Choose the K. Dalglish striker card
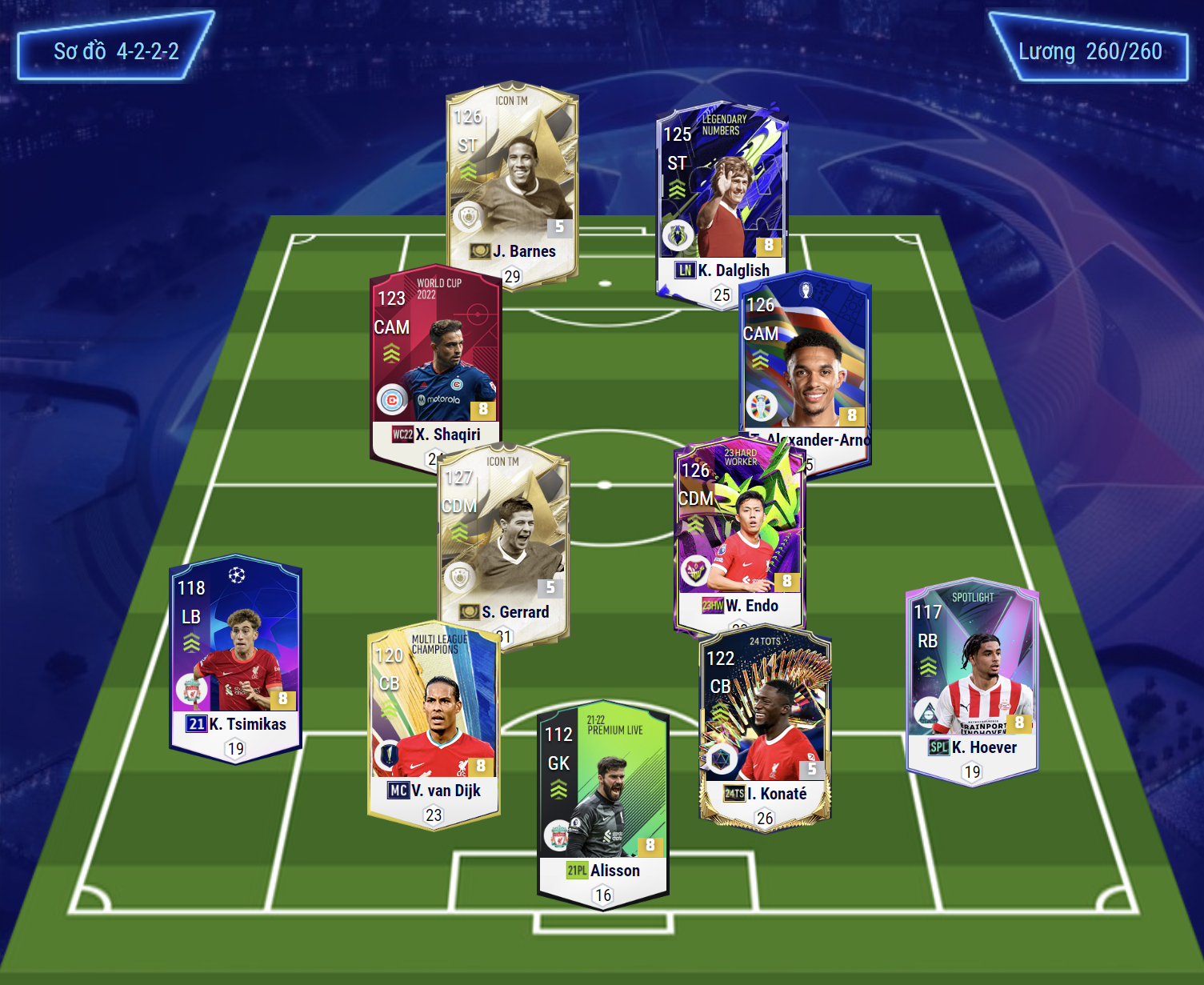1204x985 pixels. click(x=722, y=200)
